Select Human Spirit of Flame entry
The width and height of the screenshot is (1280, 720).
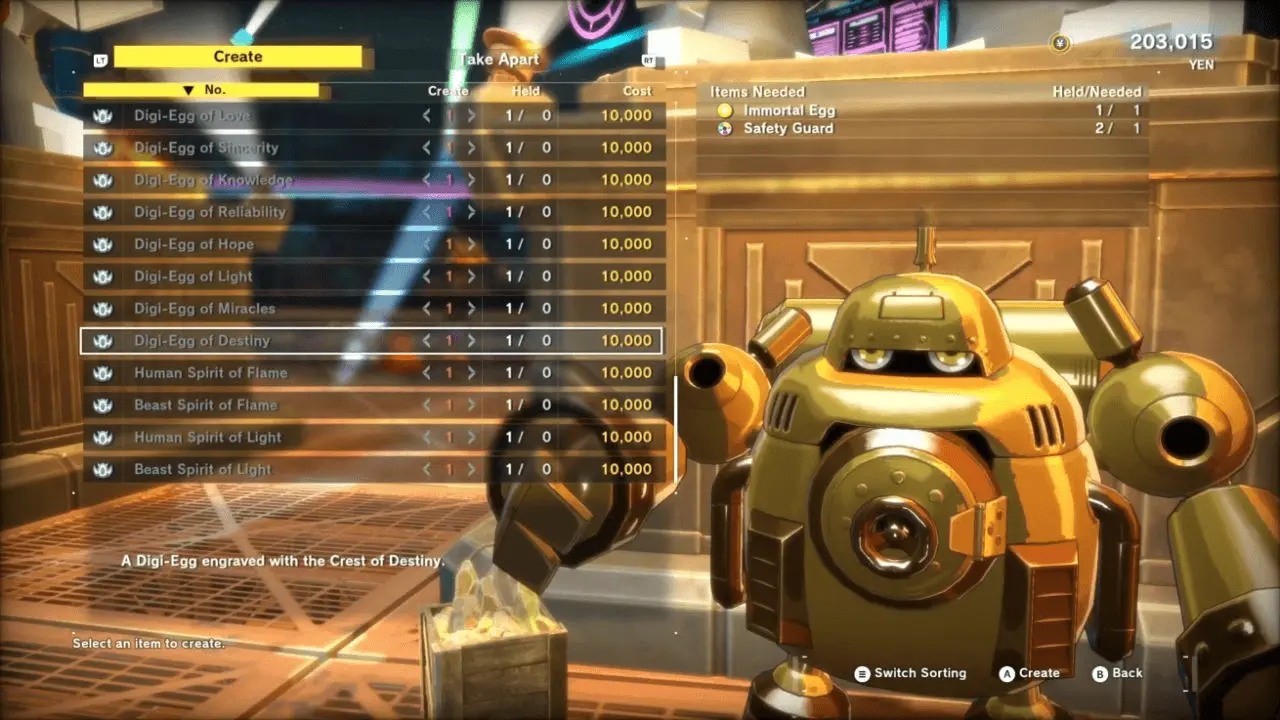(x=210, y=373)
